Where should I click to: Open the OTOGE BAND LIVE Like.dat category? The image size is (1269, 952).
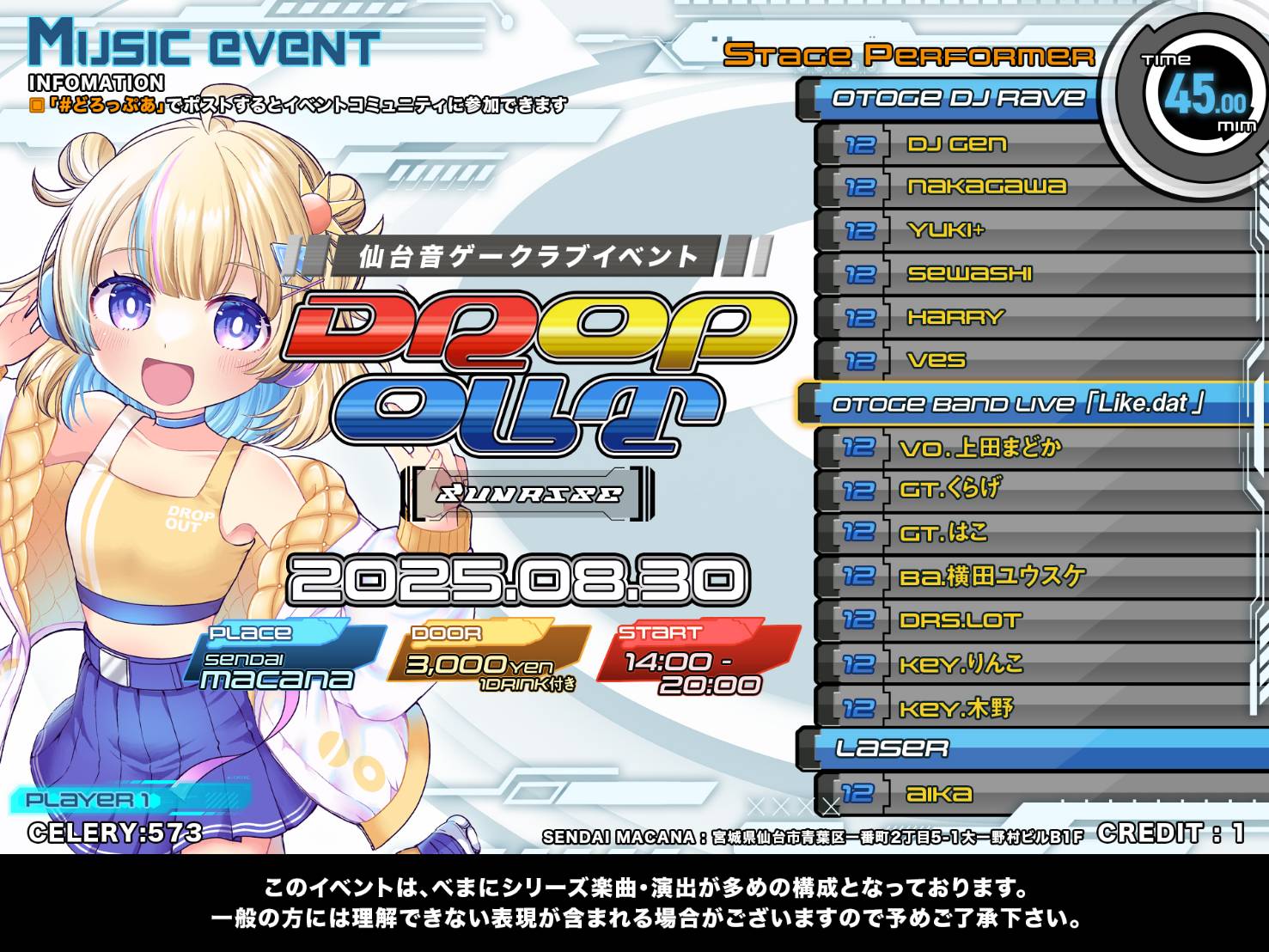(x=1022, y=404)
